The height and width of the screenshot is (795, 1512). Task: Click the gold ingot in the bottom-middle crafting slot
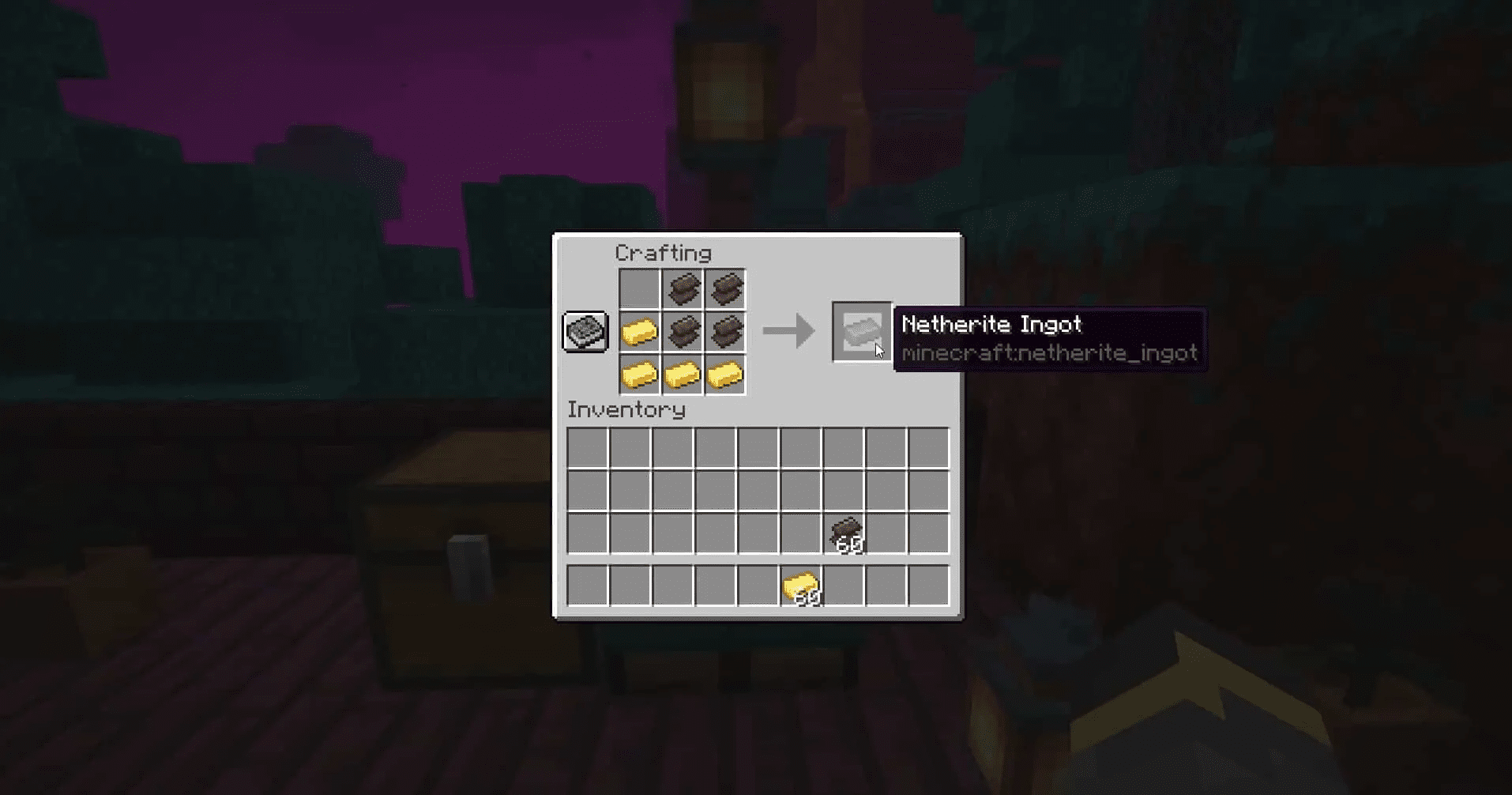point(683,374)
